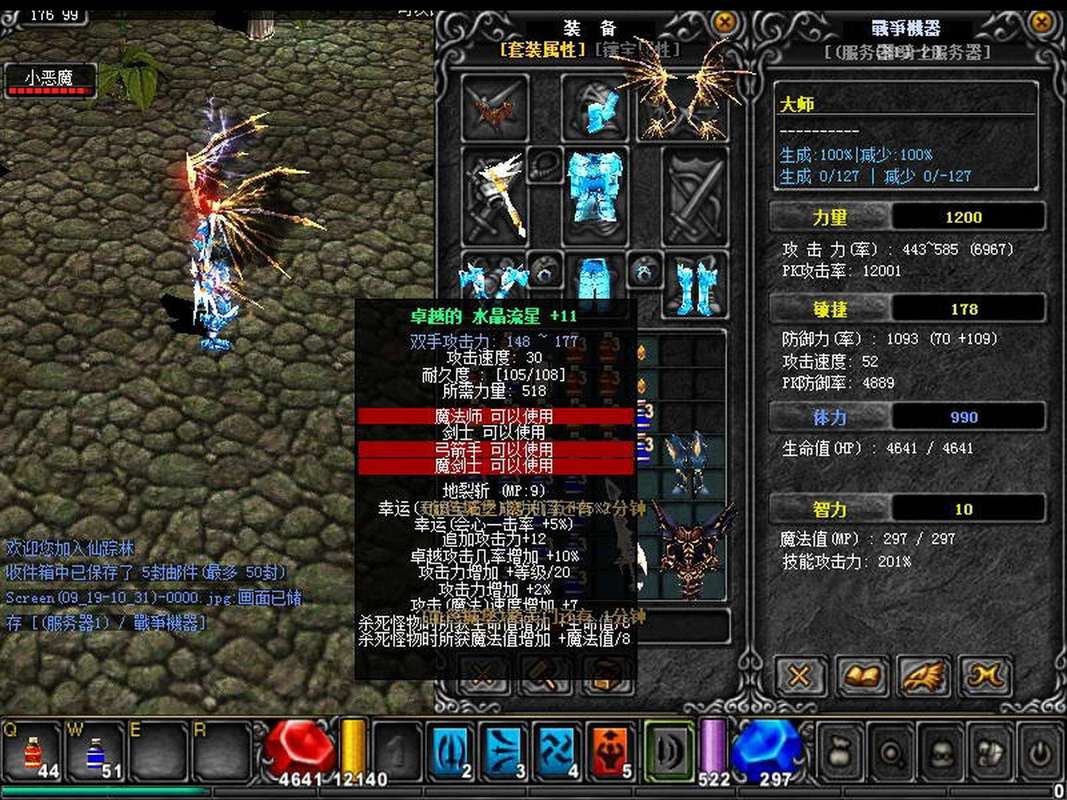Select the dark horned helm in inventory
This screenshot has height=800, width=1067.
[x=688, y=463]
